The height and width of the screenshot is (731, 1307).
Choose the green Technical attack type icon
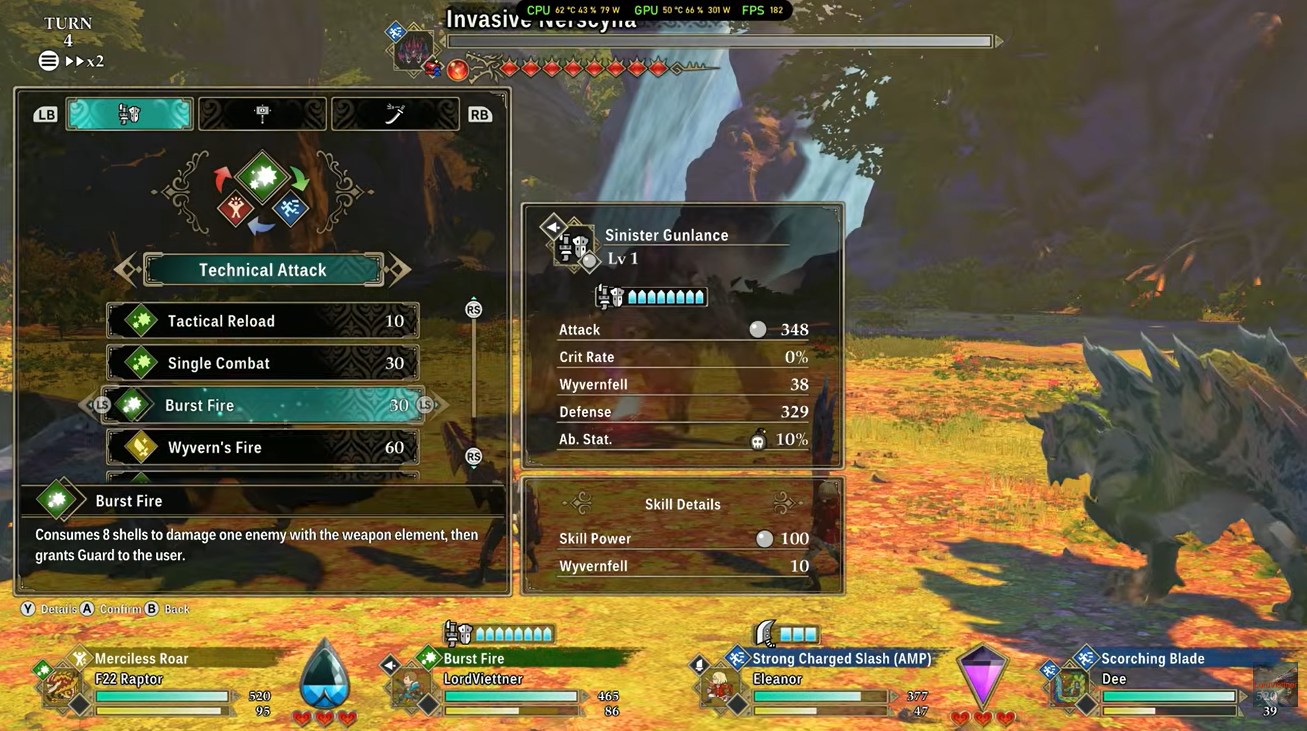coord(263,177)
